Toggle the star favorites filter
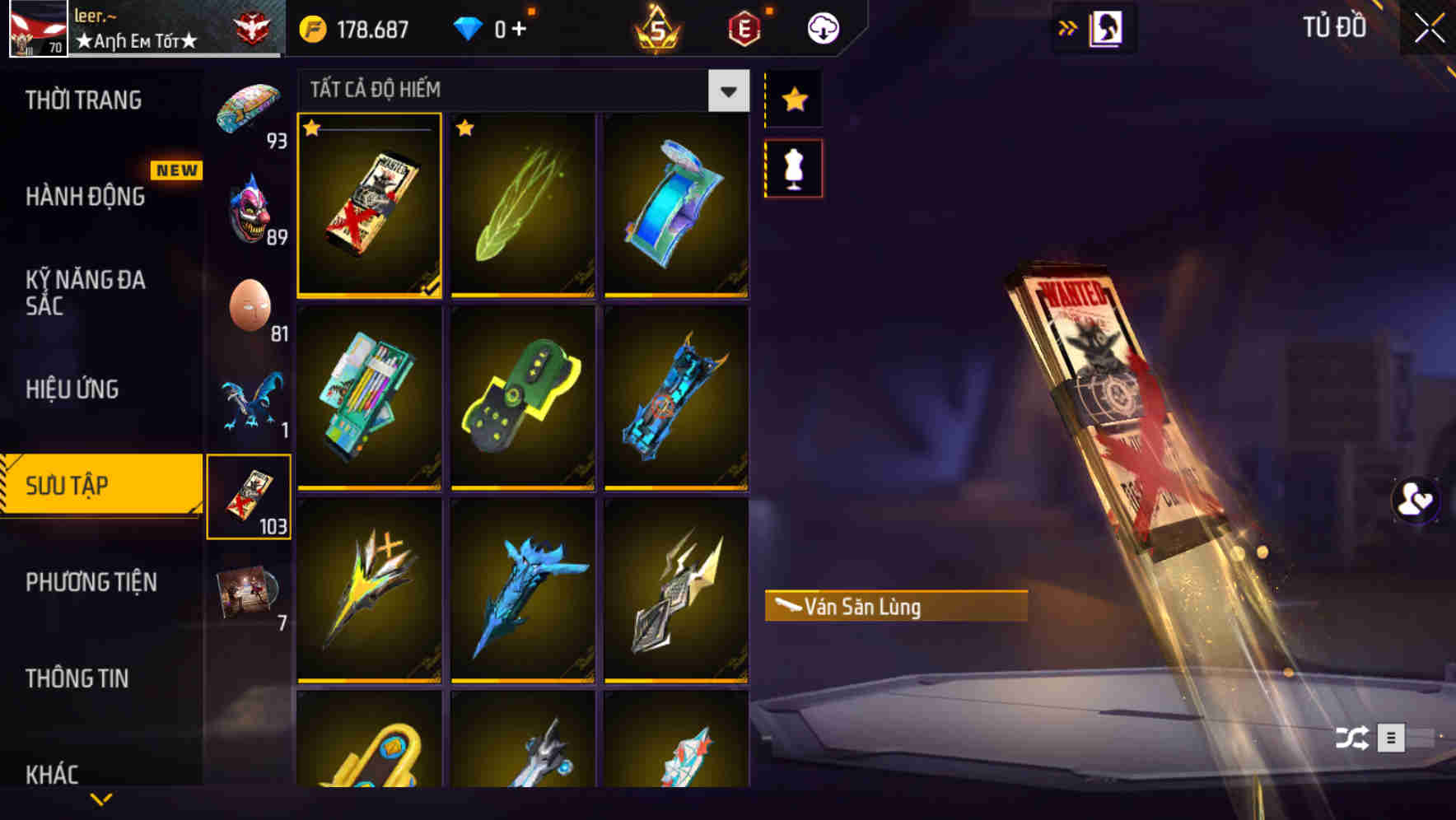The image size is (1456, 820). (x=793, y=100)
